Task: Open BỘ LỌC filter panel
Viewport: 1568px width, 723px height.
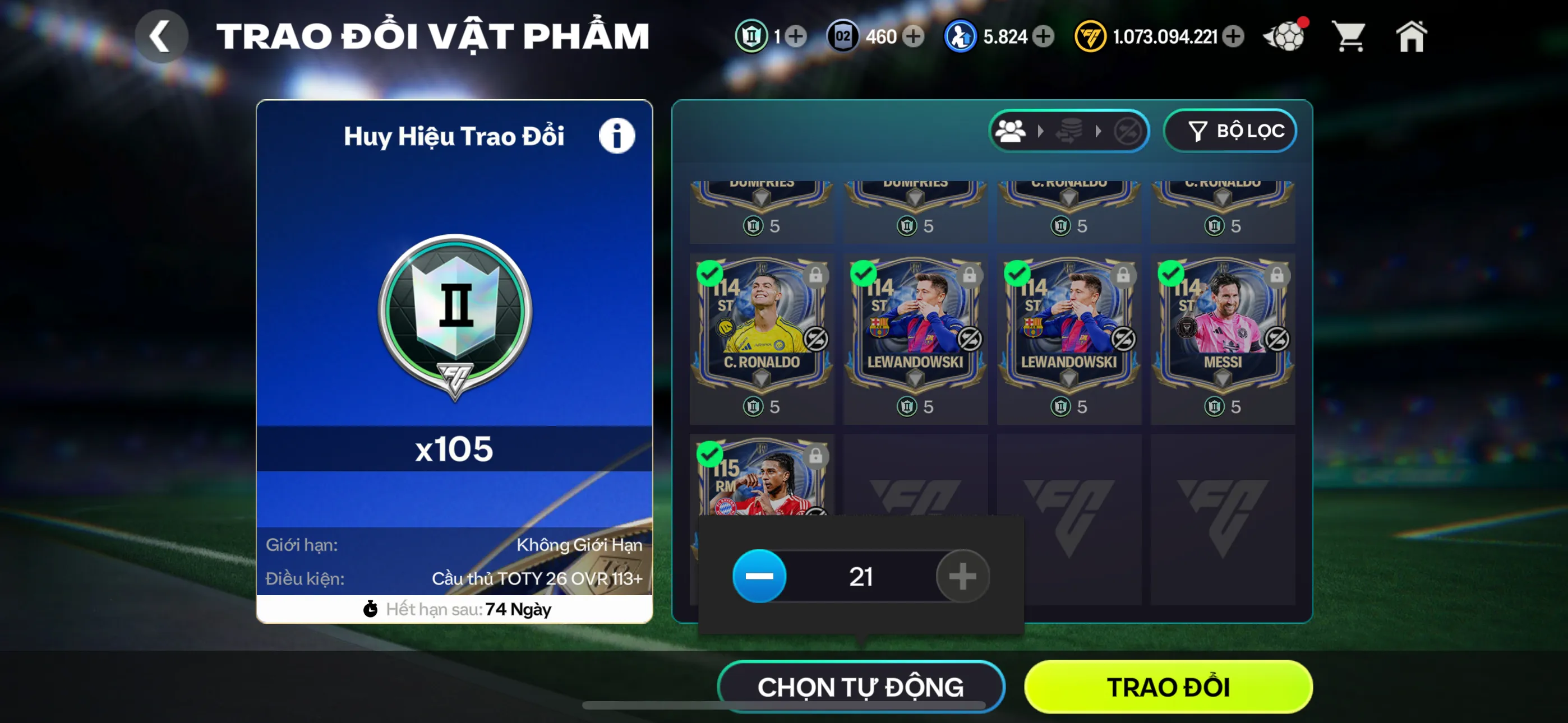Action: point(1230,130)
